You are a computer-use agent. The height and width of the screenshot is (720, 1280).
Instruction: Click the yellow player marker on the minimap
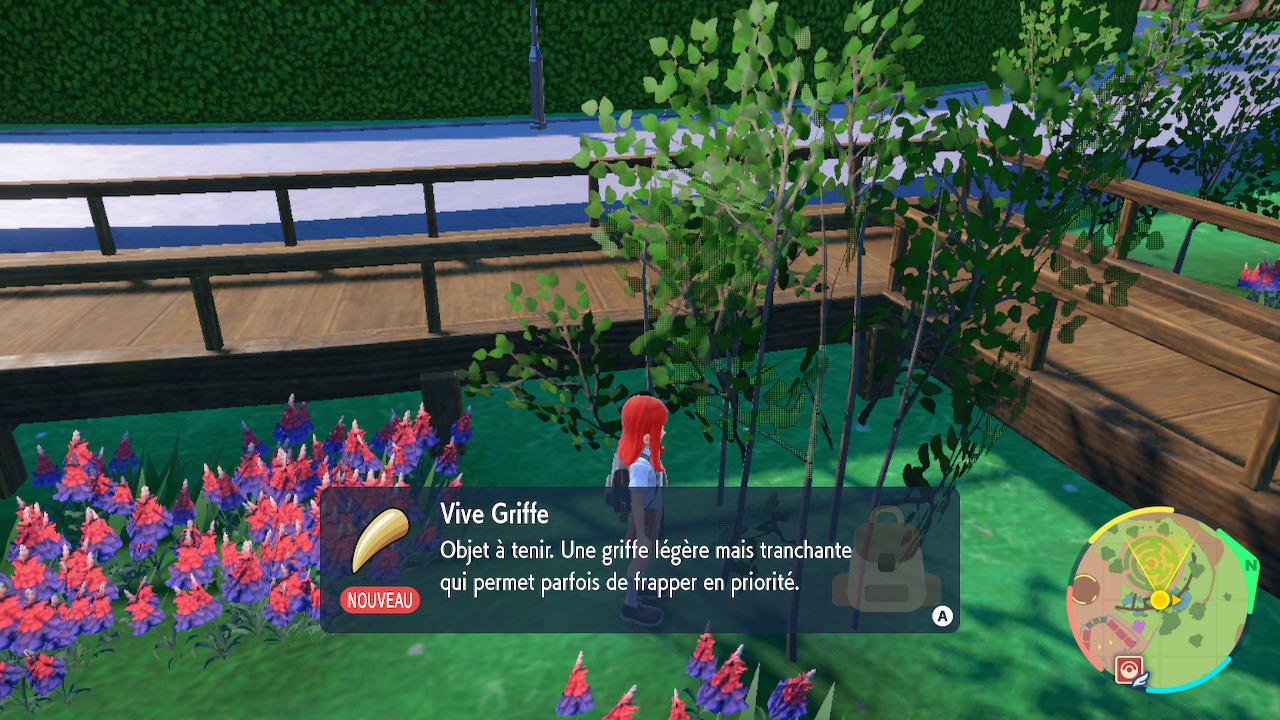tap(1159, 600)
